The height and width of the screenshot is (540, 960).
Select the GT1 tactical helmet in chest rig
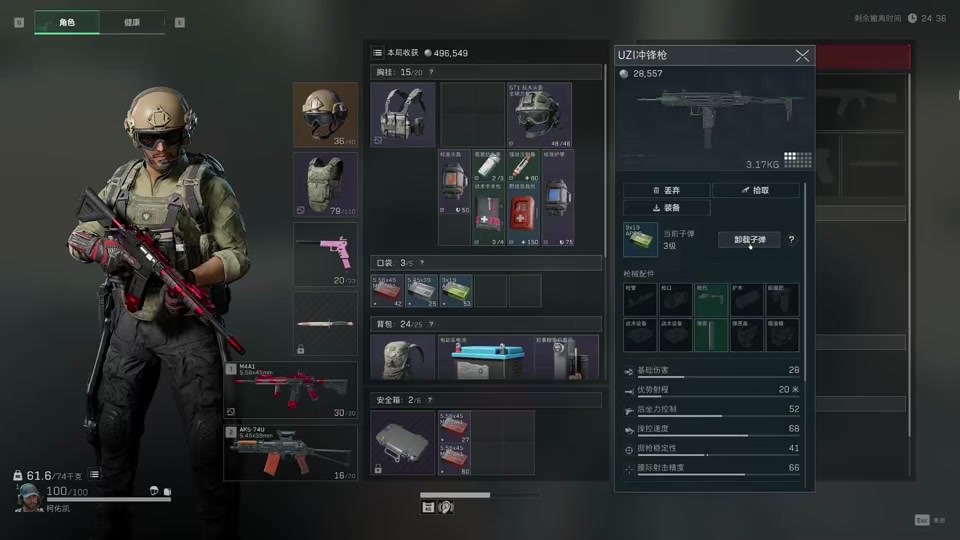tap(539, 114)
